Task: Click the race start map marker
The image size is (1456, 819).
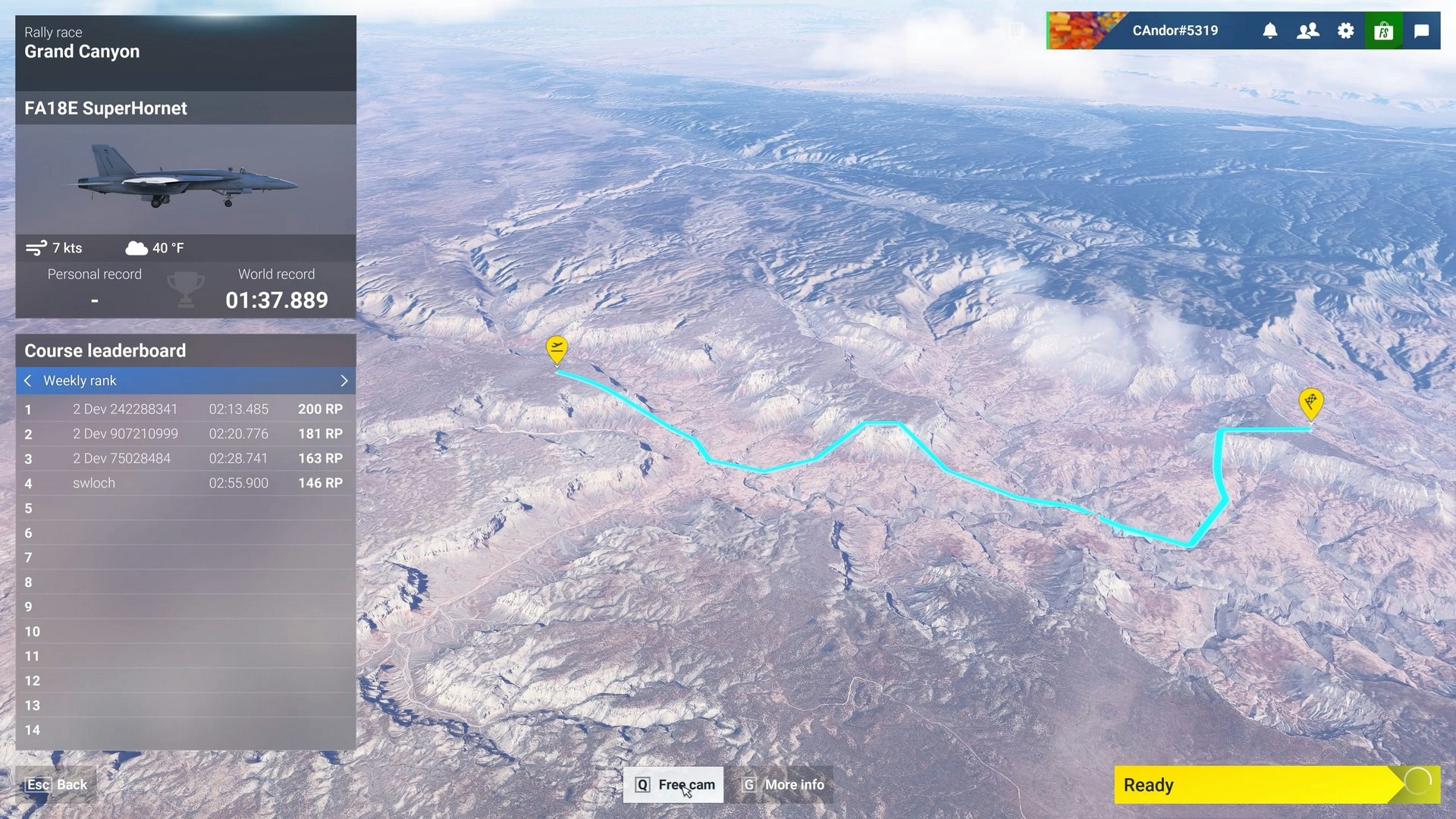Action: tap(557, 349)
